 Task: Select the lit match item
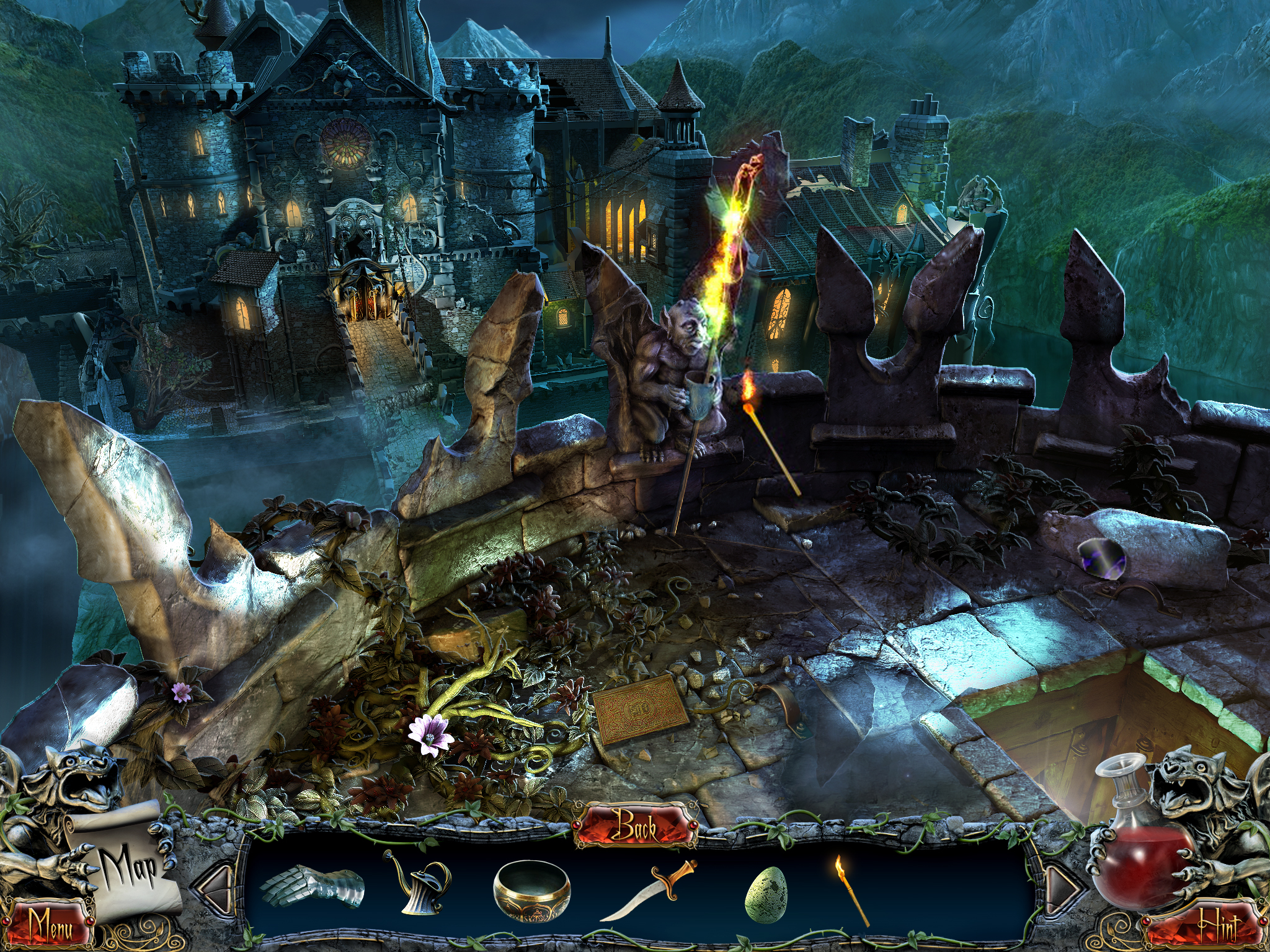tap(850, 889)
